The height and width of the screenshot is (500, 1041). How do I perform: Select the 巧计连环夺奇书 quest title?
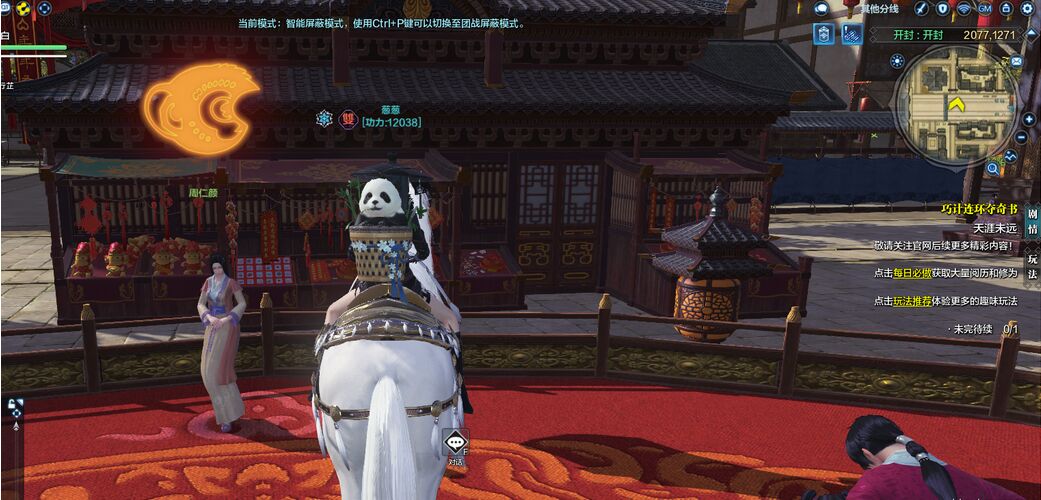(x=980, y=210)
